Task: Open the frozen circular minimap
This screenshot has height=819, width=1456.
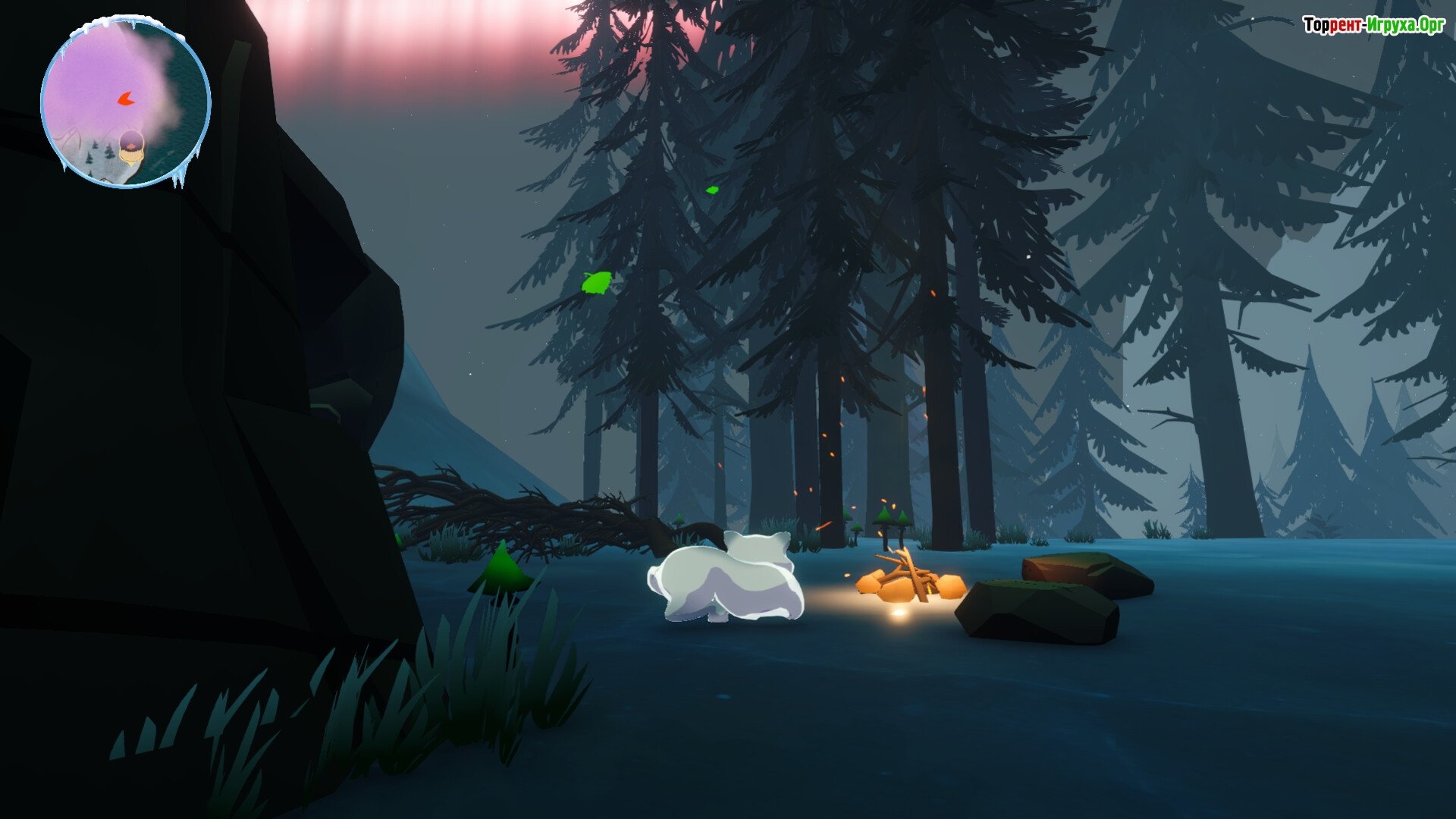Action: point(125,102)
